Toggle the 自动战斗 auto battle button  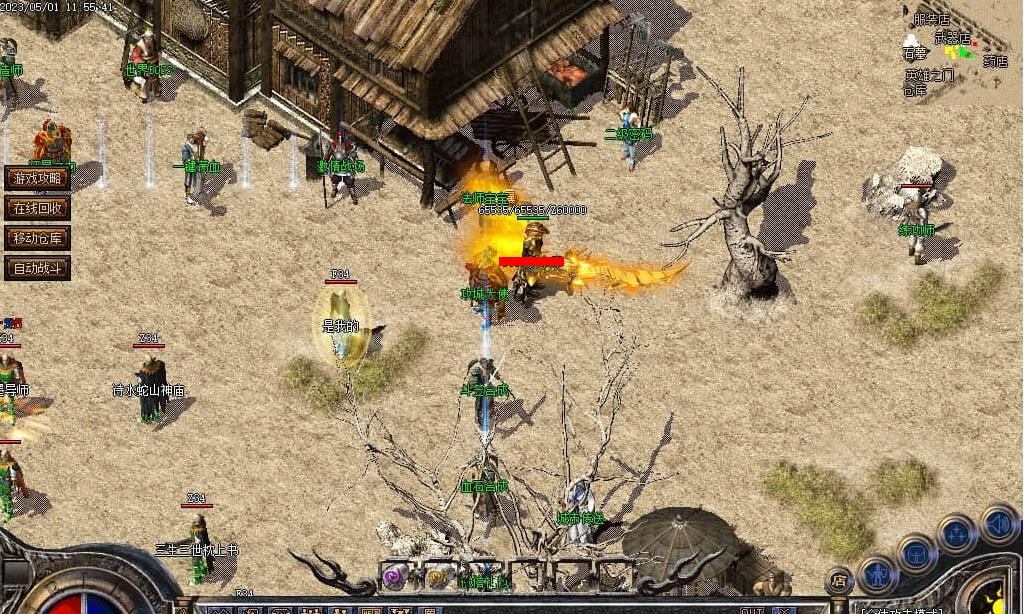[x=37, y=268]
